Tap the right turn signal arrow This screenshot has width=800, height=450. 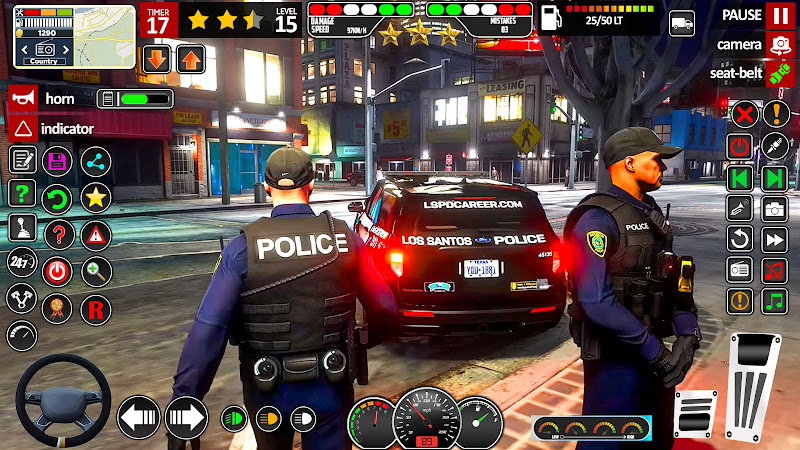tap(185, 415)
